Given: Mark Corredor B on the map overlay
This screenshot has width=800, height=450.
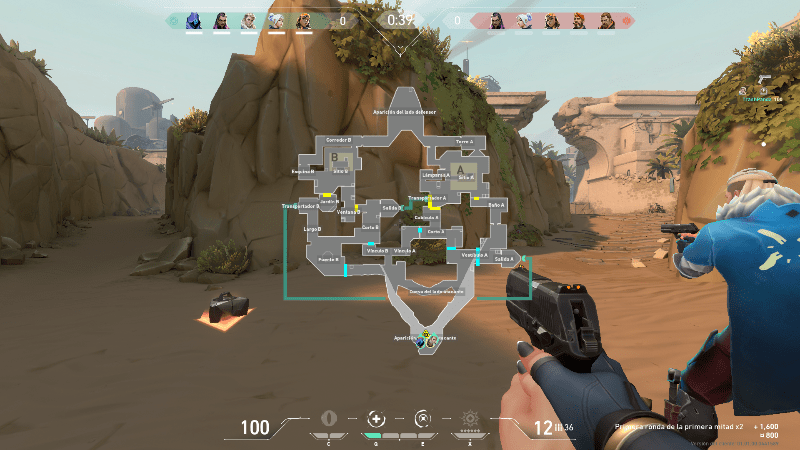Looking at the screenshot, I should pyautogui.click(x=338, y=140).
